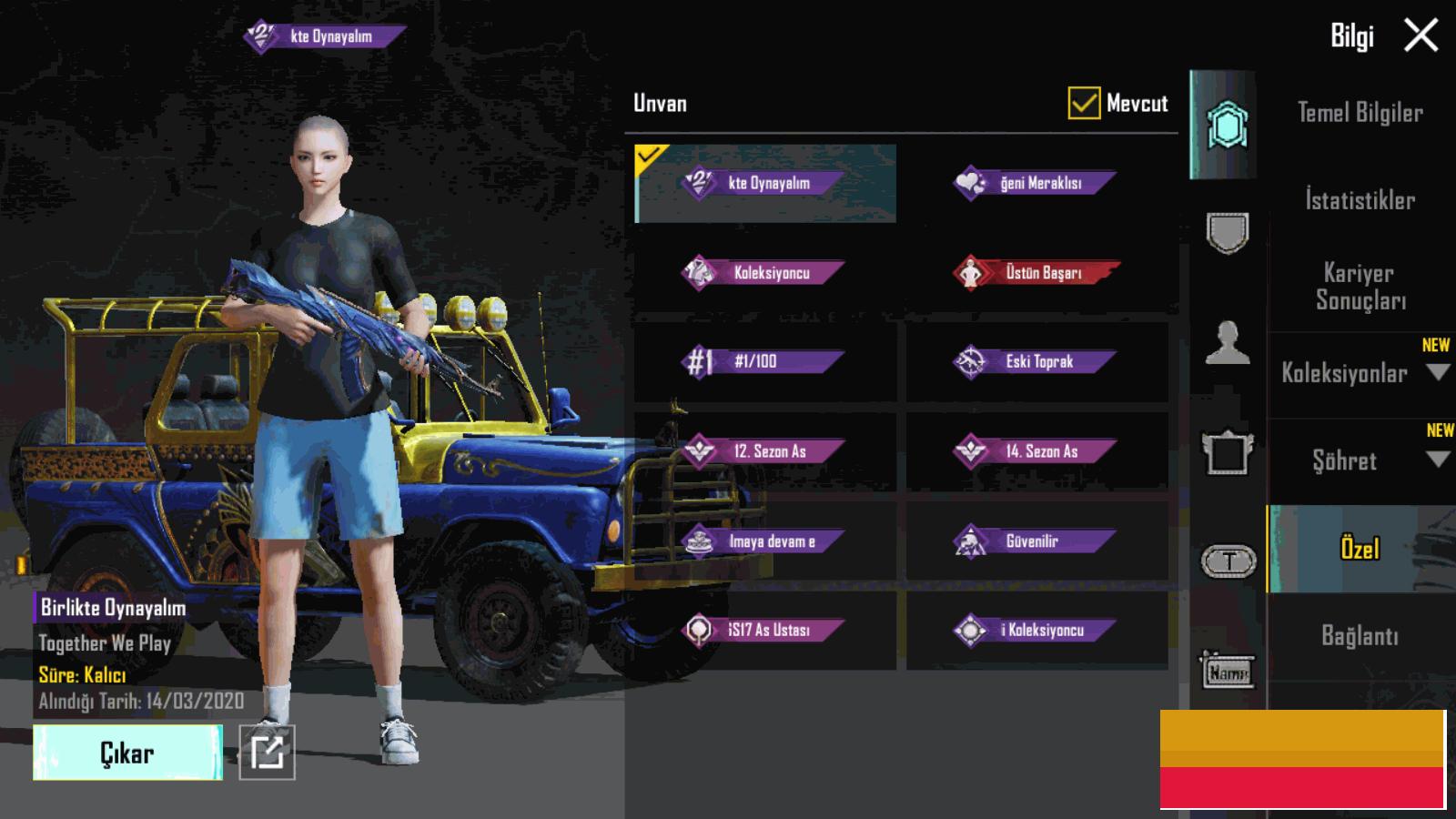
Task: Pick the Eski Toprak title
Action: 1036,362
